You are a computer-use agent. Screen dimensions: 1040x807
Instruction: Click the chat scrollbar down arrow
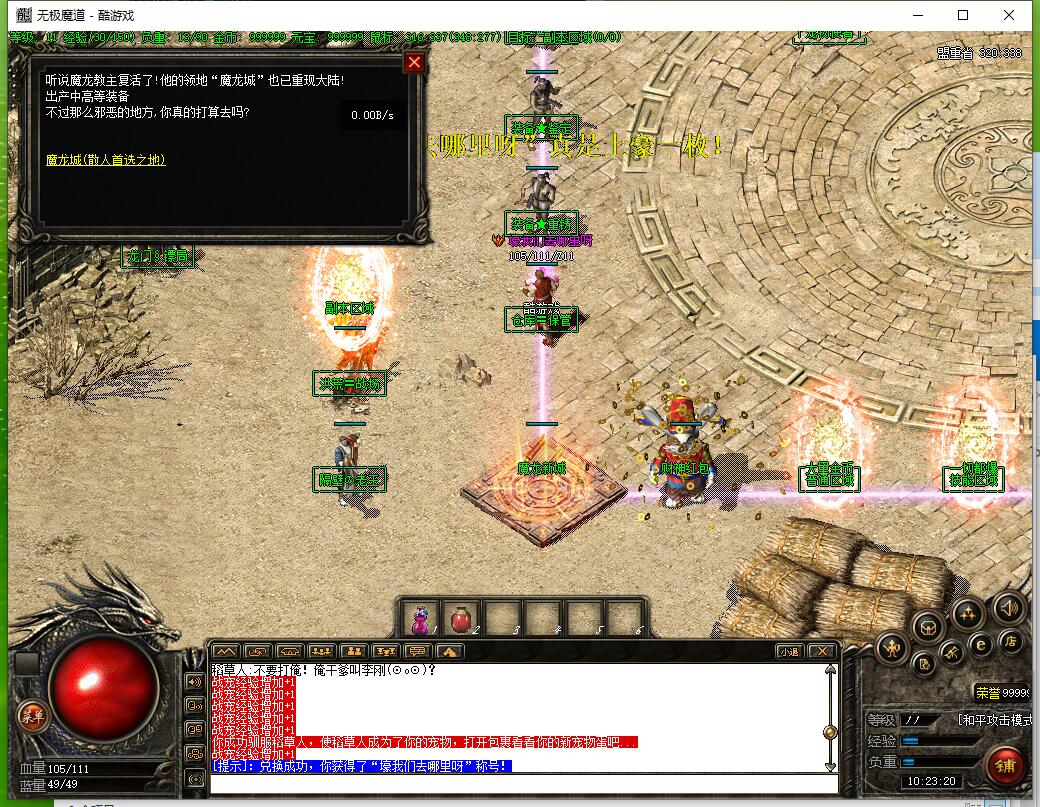830,766
